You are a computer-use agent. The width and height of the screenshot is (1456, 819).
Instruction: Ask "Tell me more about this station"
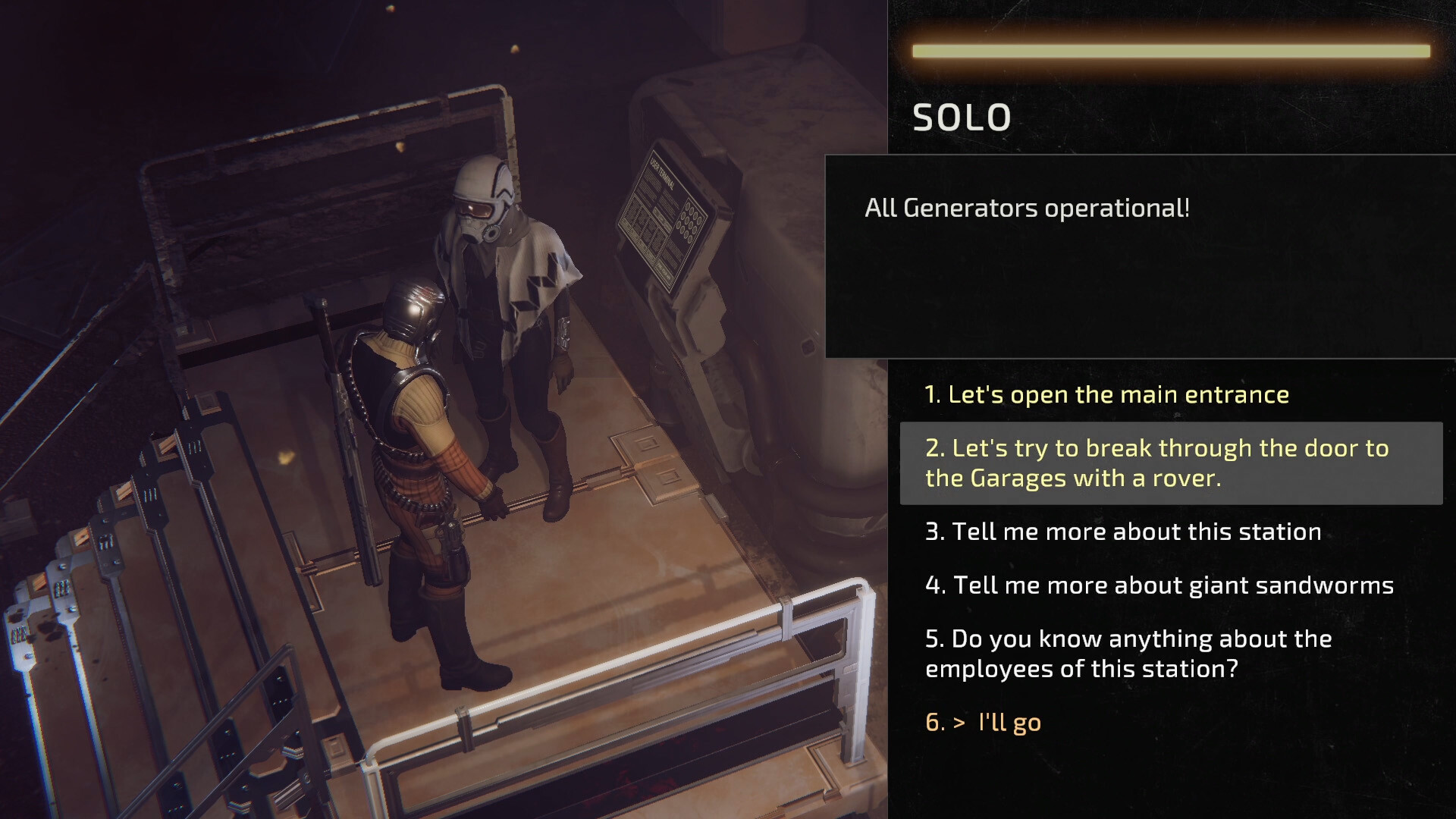tap(1123, 532)
